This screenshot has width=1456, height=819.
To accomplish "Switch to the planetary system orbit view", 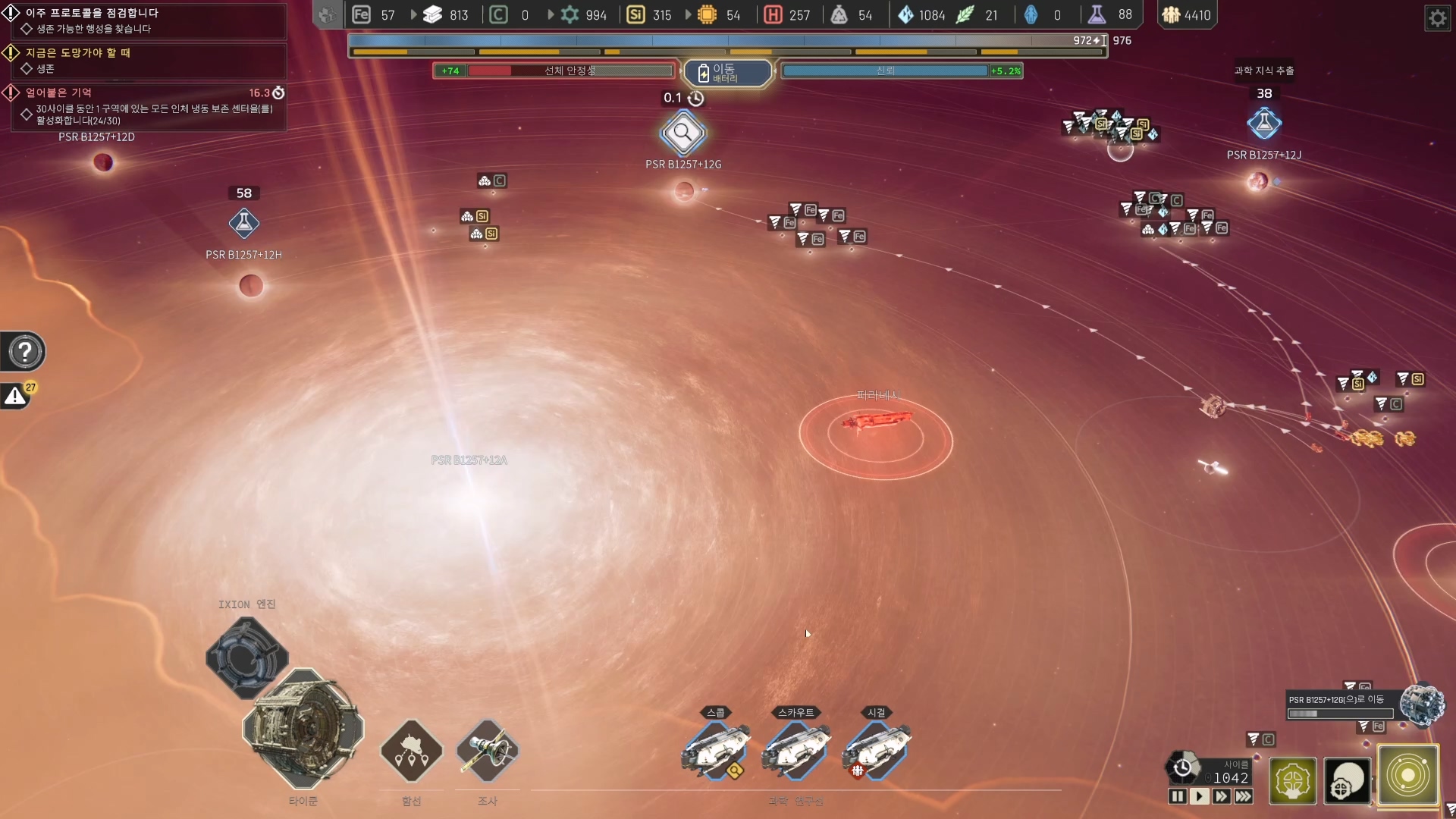I will [1407, 776].
